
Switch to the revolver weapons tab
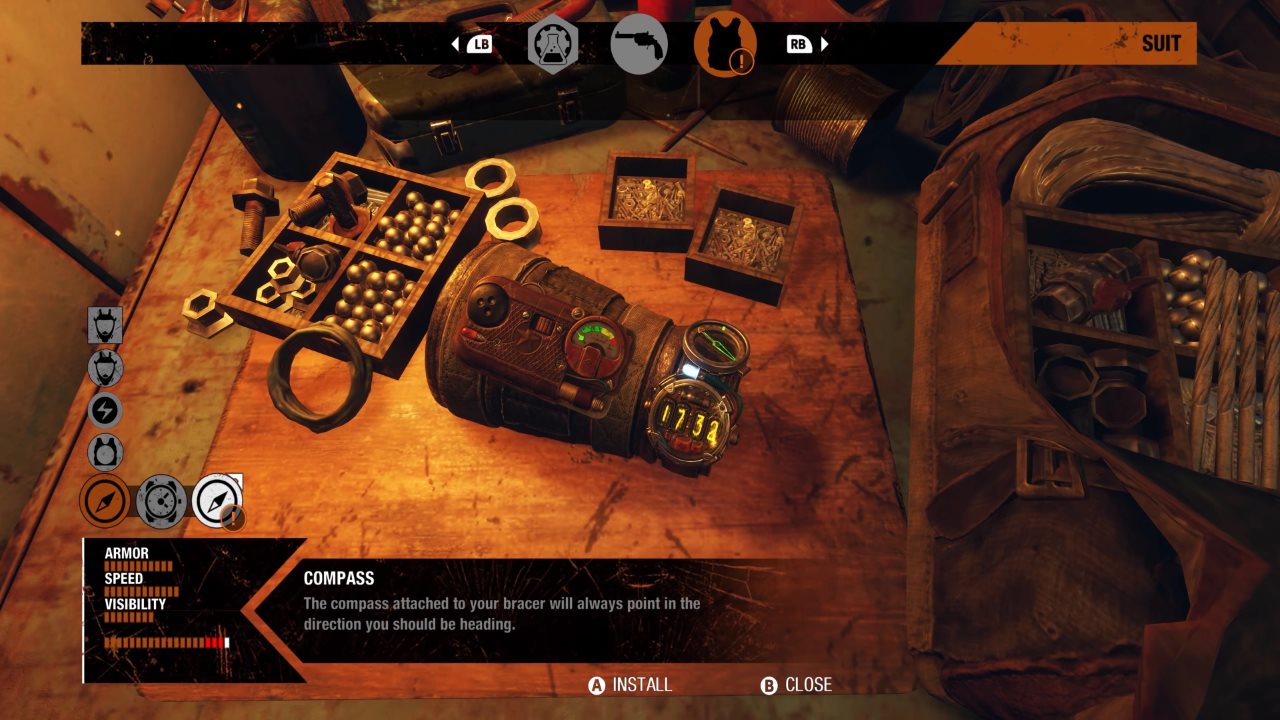coord(640,43)
